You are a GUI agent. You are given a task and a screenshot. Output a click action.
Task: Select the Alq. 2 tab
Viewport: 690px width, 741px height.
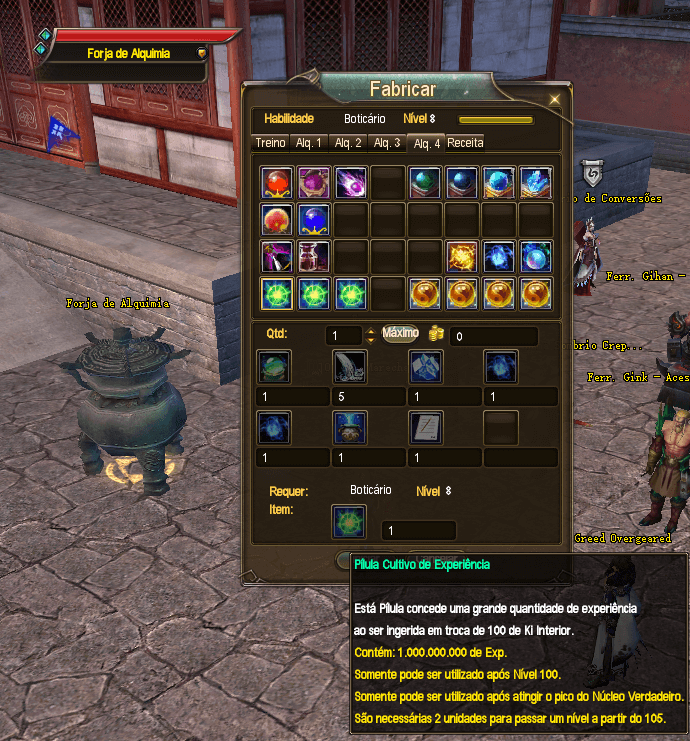348,143
